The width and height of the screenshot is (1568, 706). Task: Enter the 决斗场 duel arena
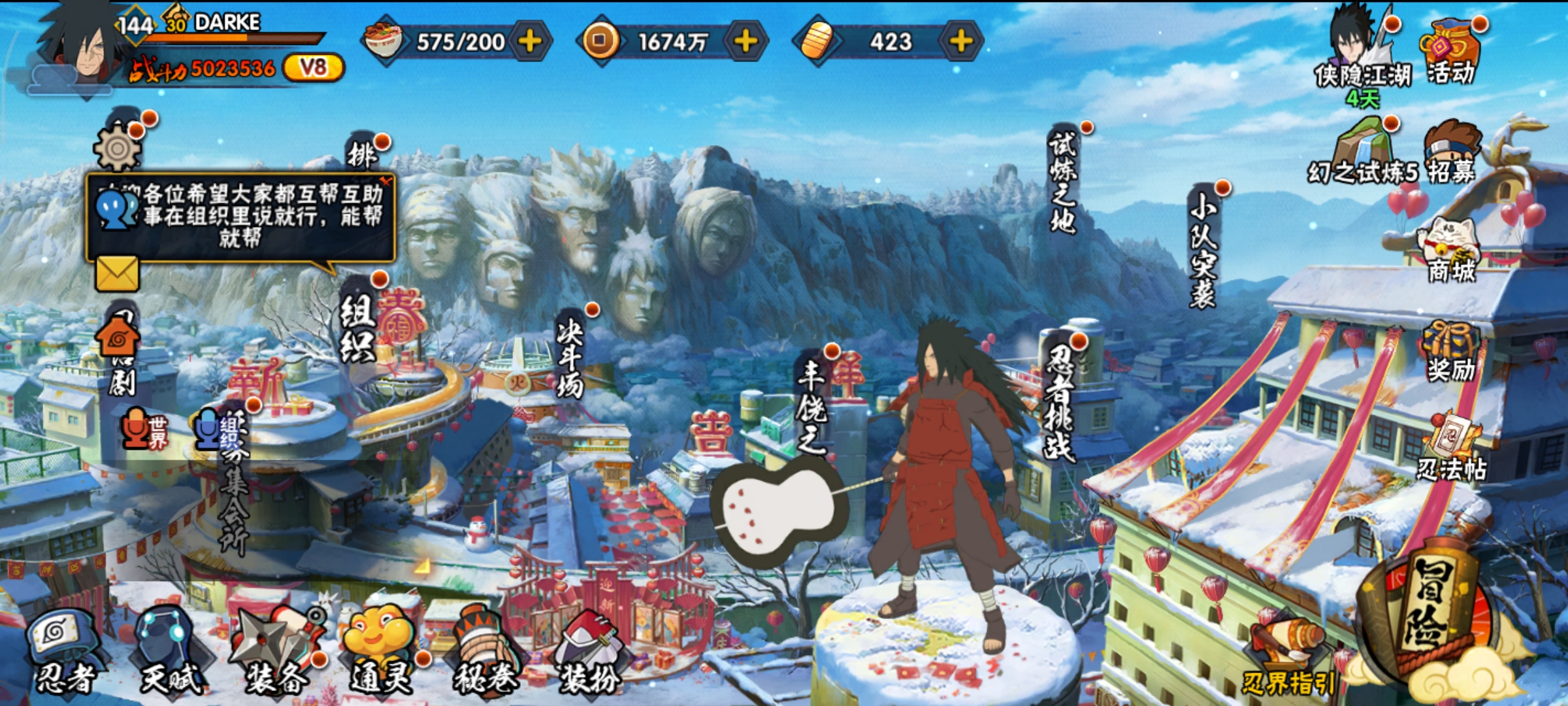(570, 356)
